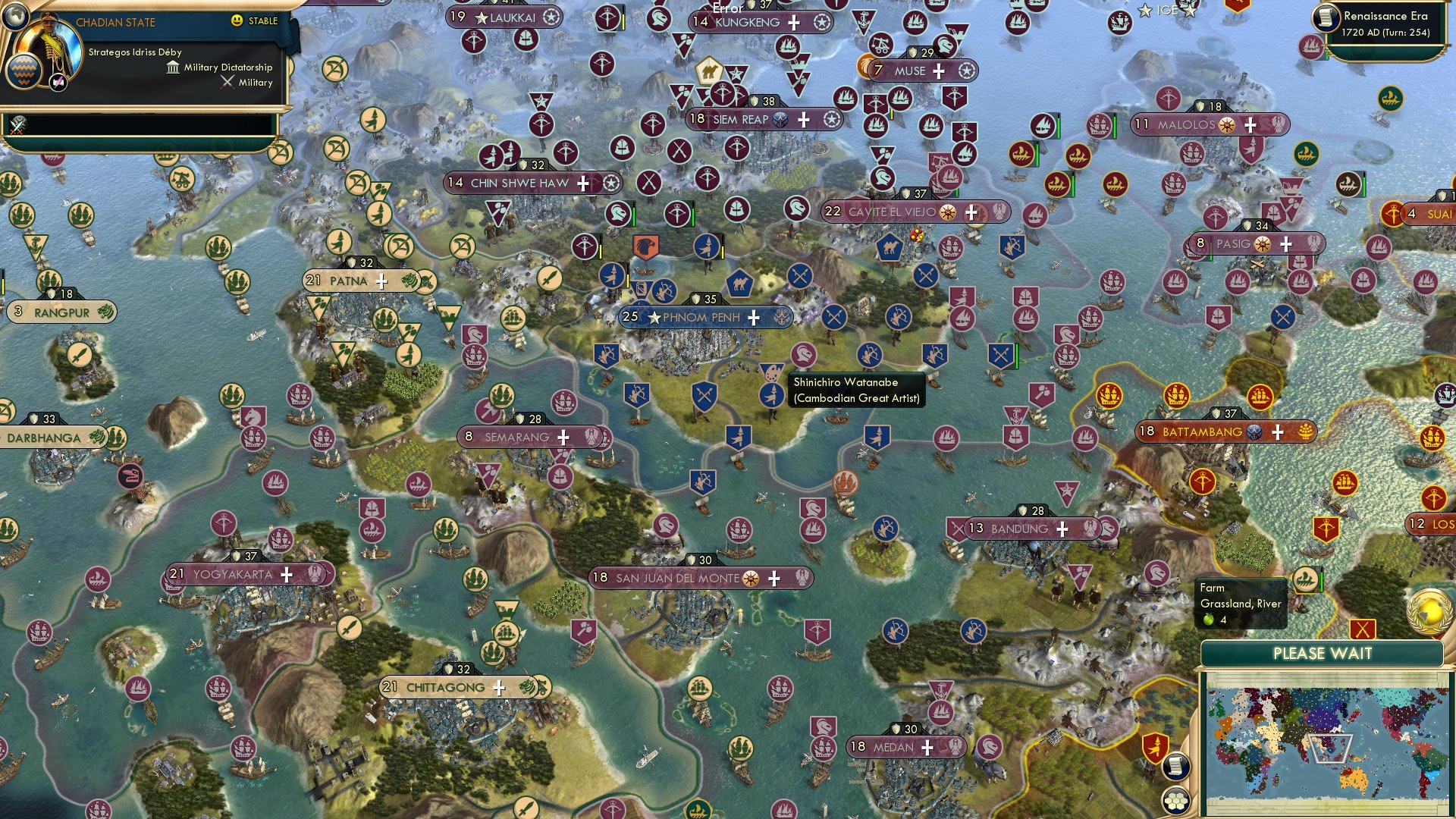Open the IGE editor button
Screen dimensions: 1456x819
pos(1168,10)
